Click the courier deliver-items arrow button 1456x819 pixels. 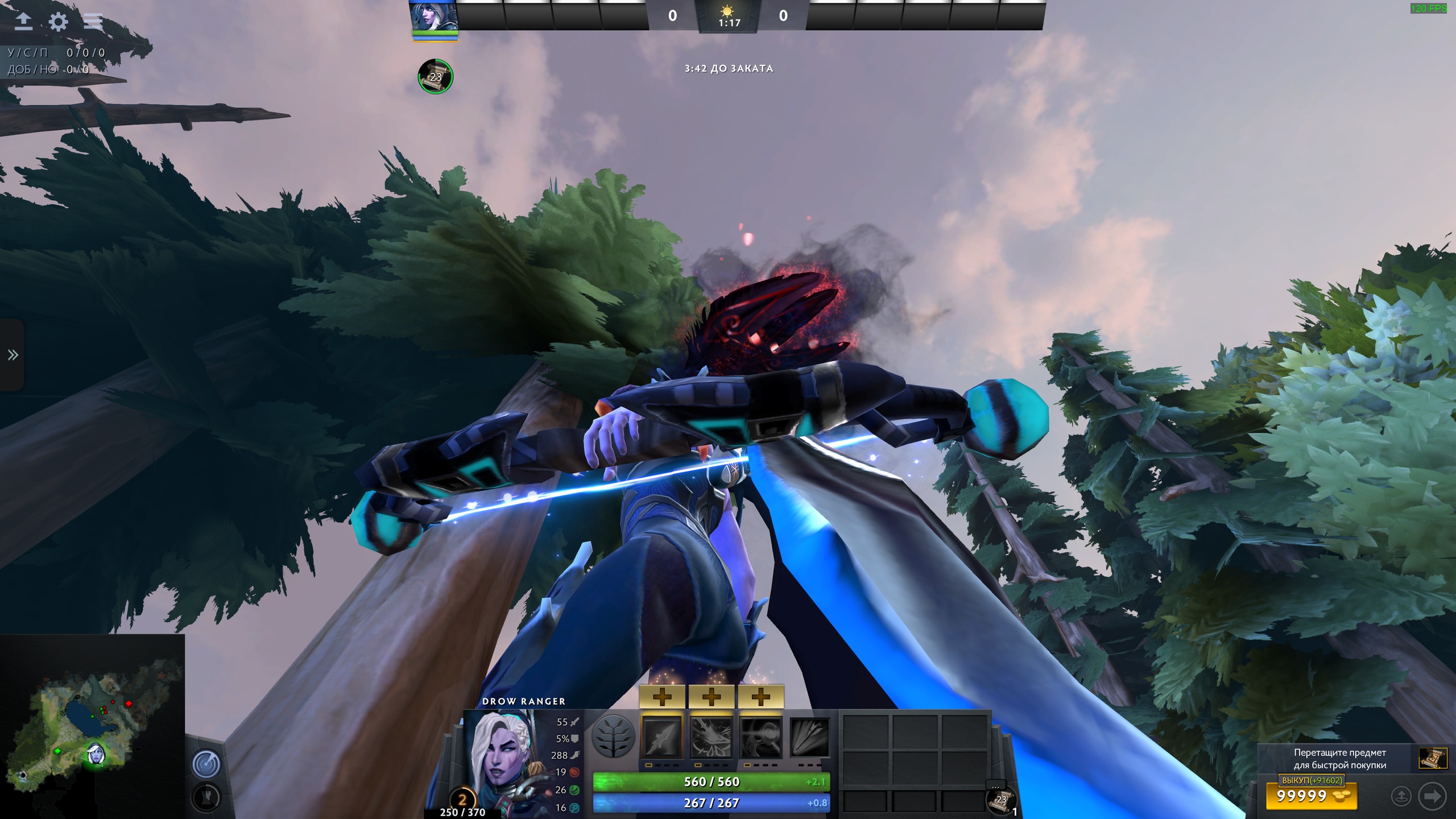[x=1432, y=796]
